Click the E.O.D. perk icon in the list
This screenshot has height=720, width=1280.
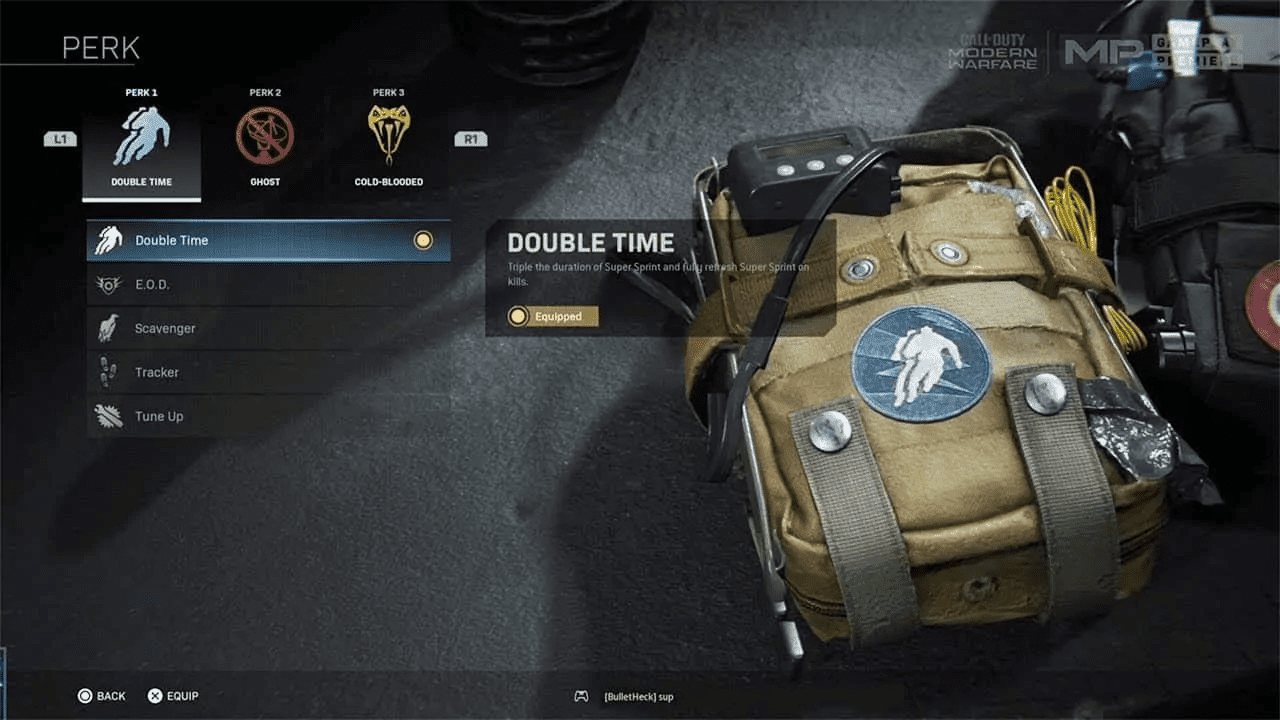pyautogui.click(x=110, y=284)
